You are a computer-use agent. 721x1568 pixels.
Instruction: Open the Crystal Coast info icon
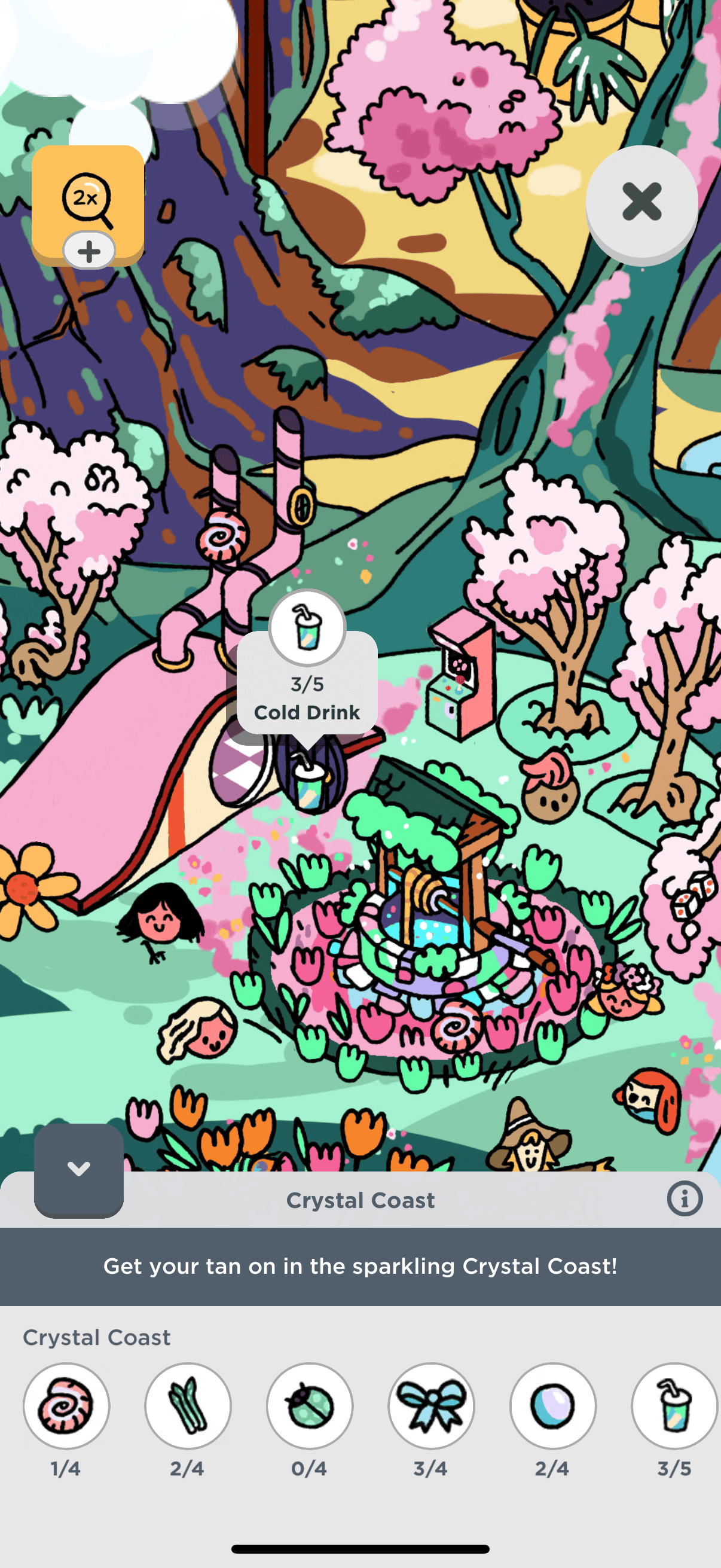pos(685,1199)
